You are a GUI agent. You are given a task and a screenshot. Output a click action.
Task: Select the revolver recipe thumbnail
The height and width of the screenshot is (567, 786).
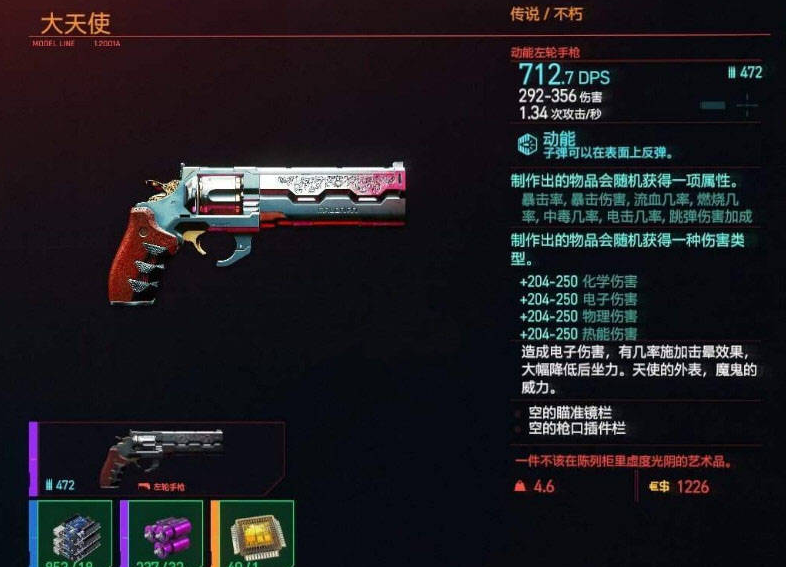point(160,458)
